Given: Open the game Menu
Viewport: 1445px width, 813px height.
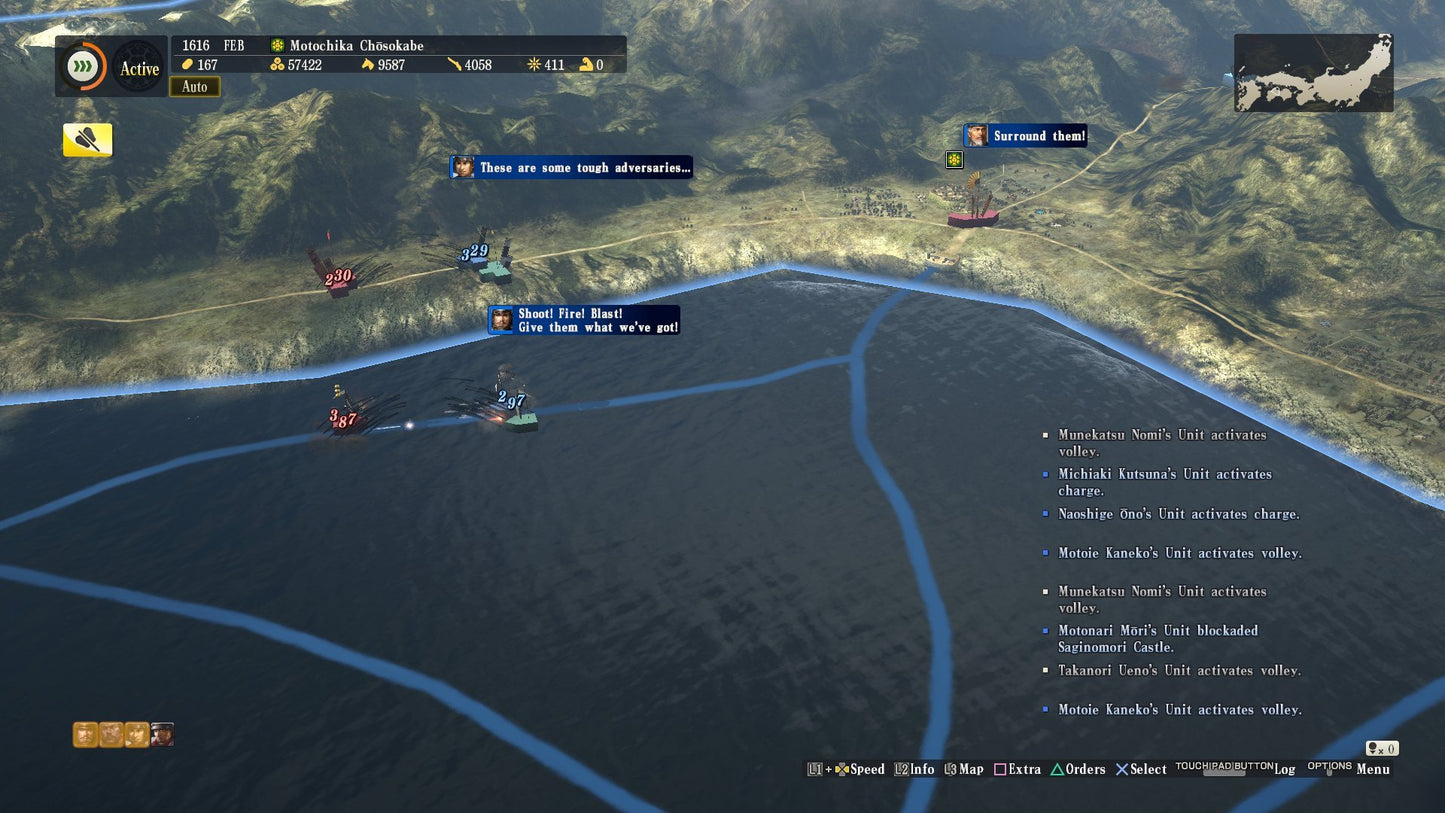Looking at the screenshot, I should point(1372,769).
